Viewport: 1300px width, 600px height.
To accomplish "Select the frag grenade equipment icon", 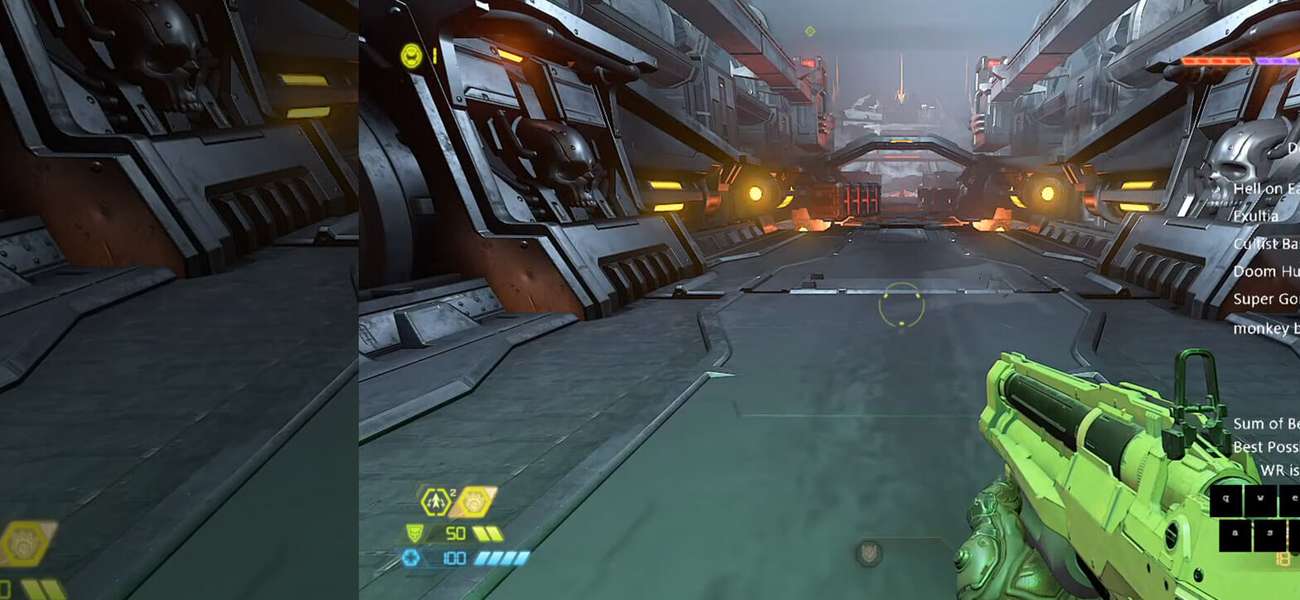I will [x=436, y=501].
